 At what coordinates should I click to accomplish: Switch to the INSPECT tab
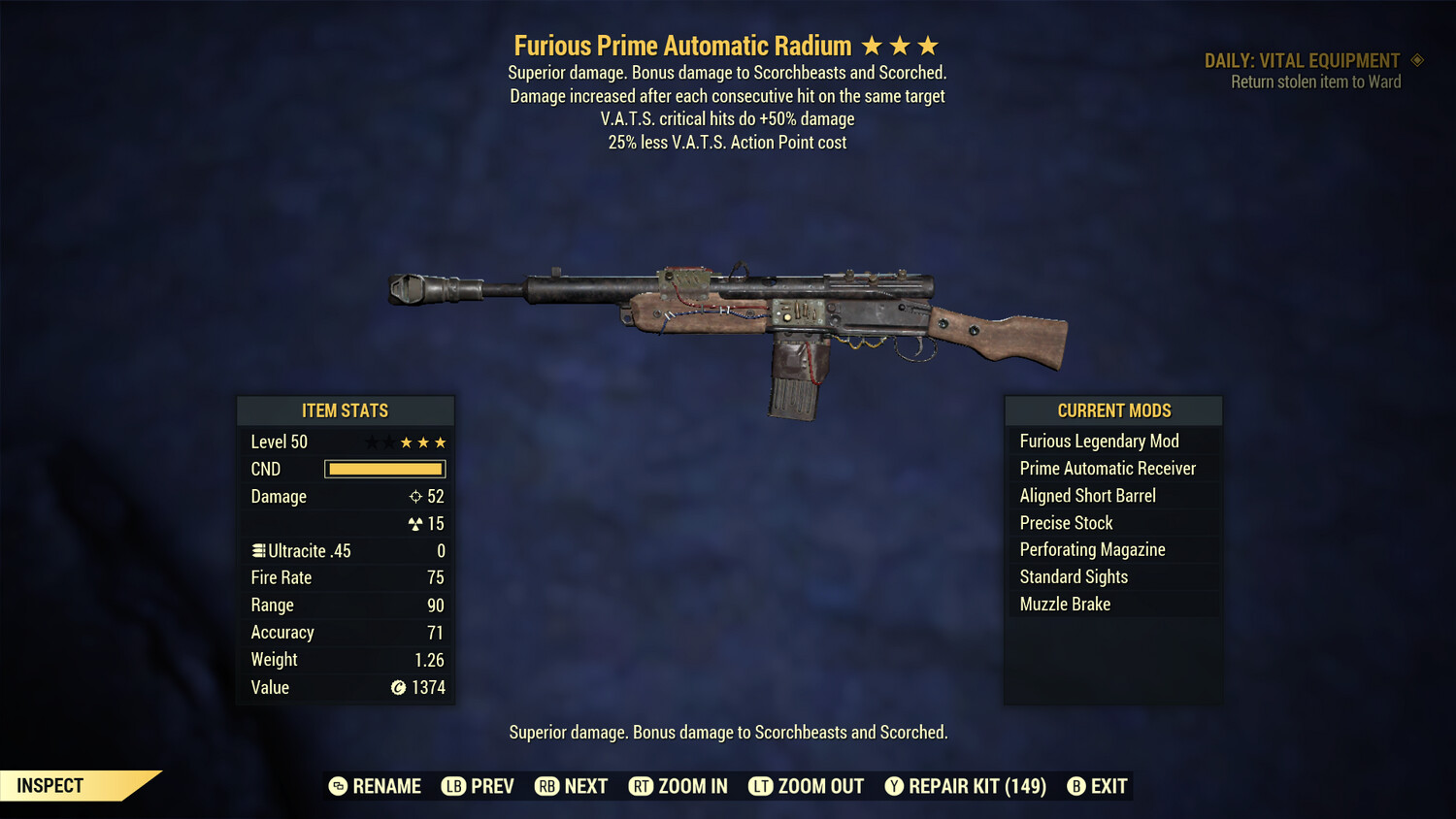pyautogui.click(x=49, y=785)
